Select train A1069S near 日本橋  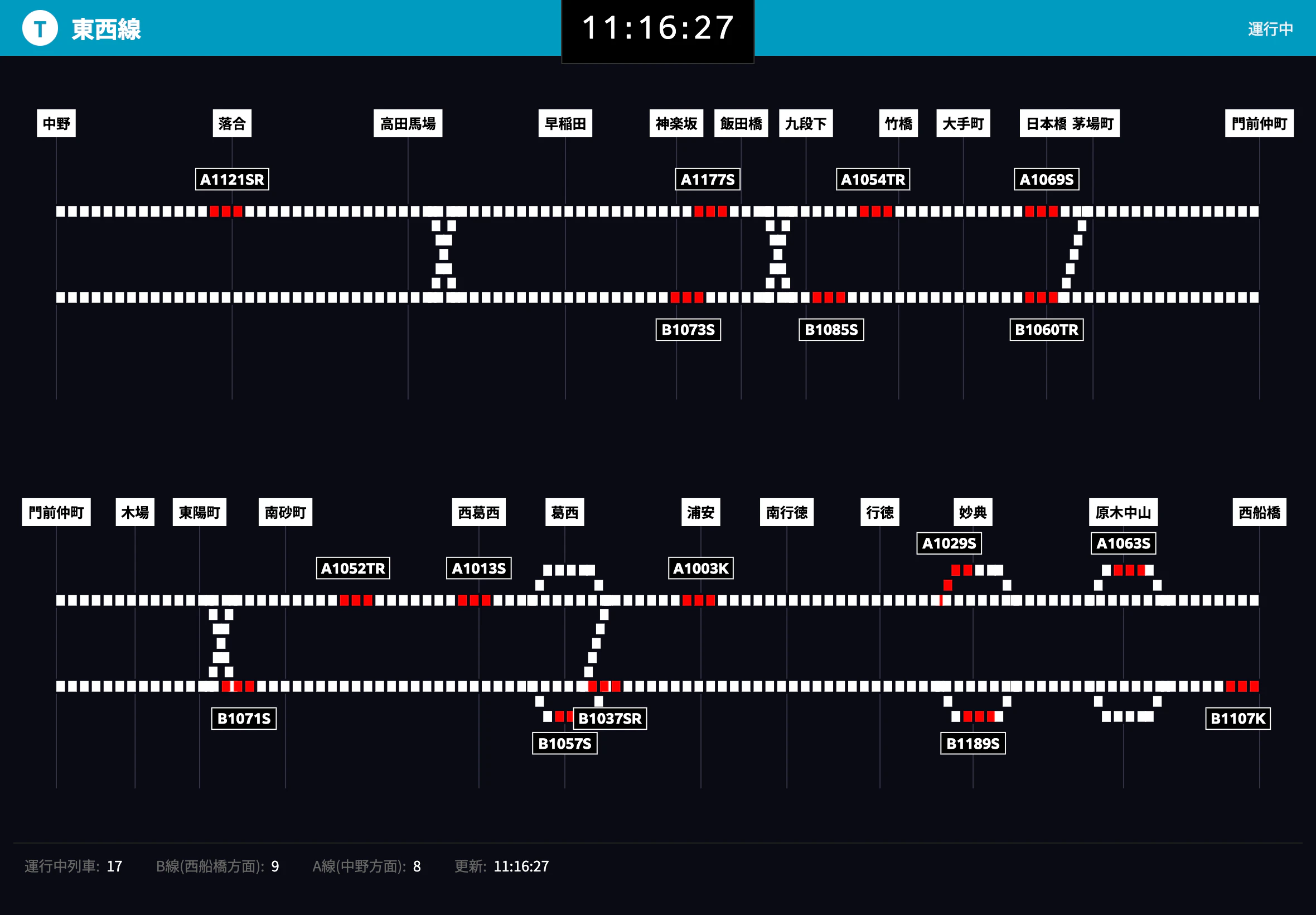tap(1047, 180)
